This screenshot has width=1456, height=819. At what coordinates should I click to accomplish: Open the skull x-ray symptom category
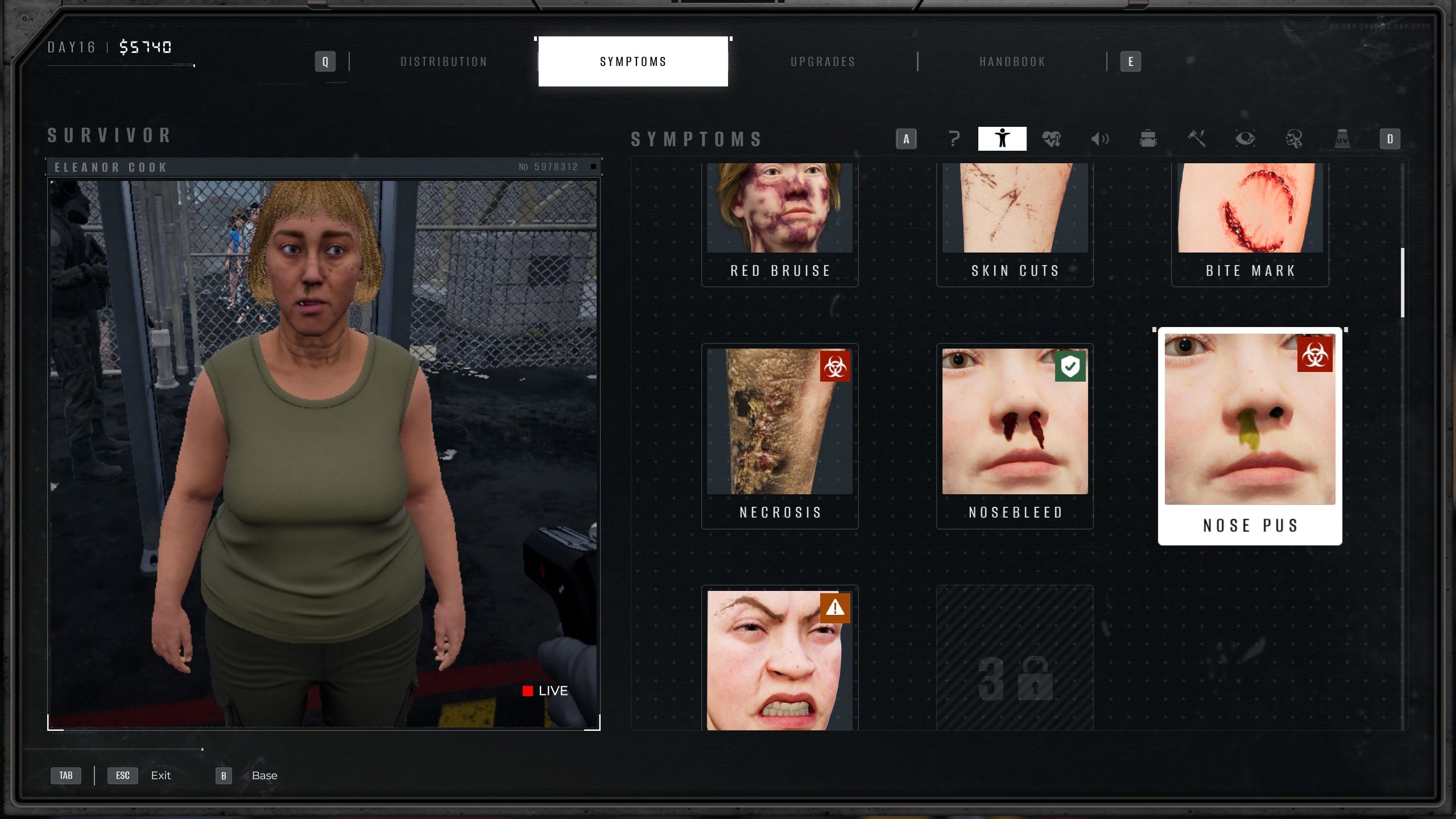coord(1293,139)
